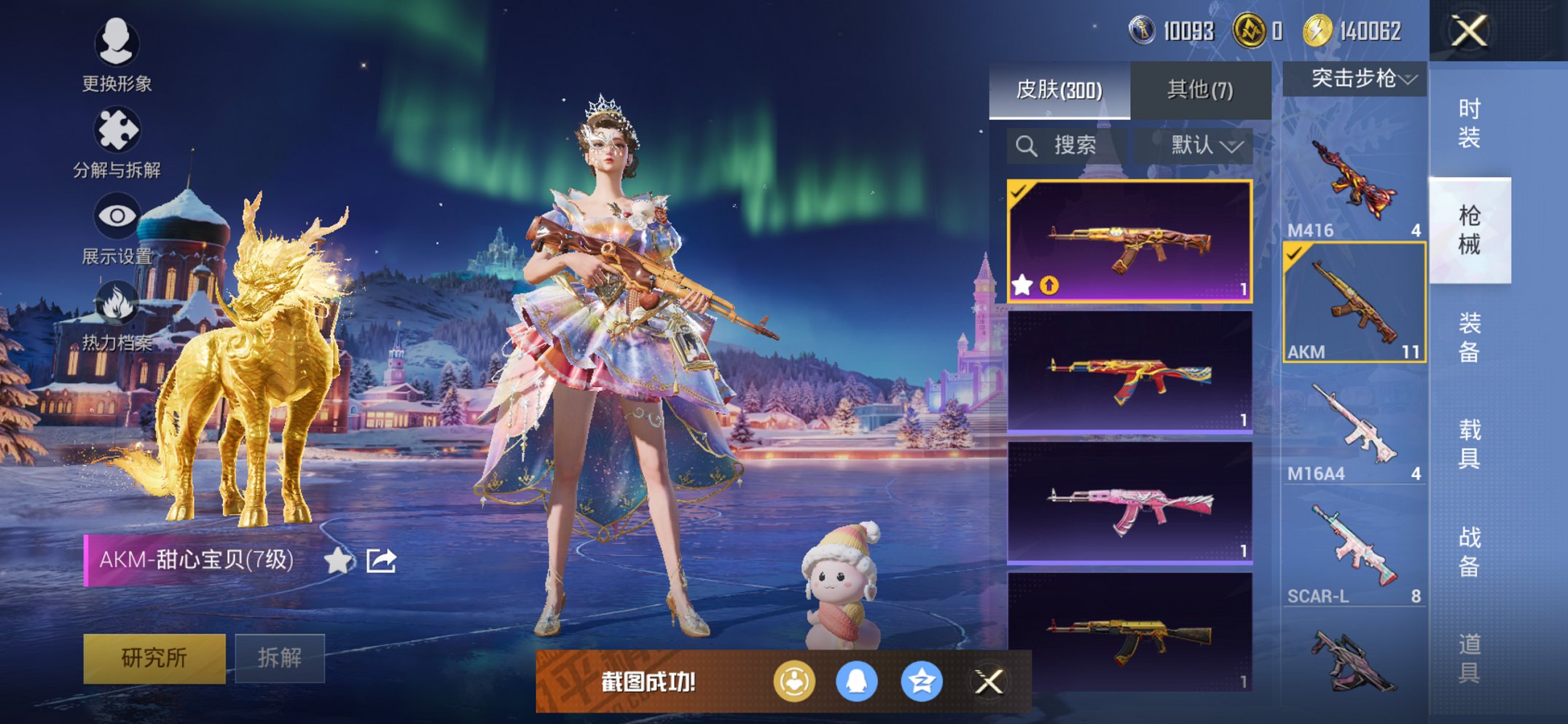Switch to the 其他(7) tab
This screenshot has height=724, width=1568.
tap(1200, 90)
